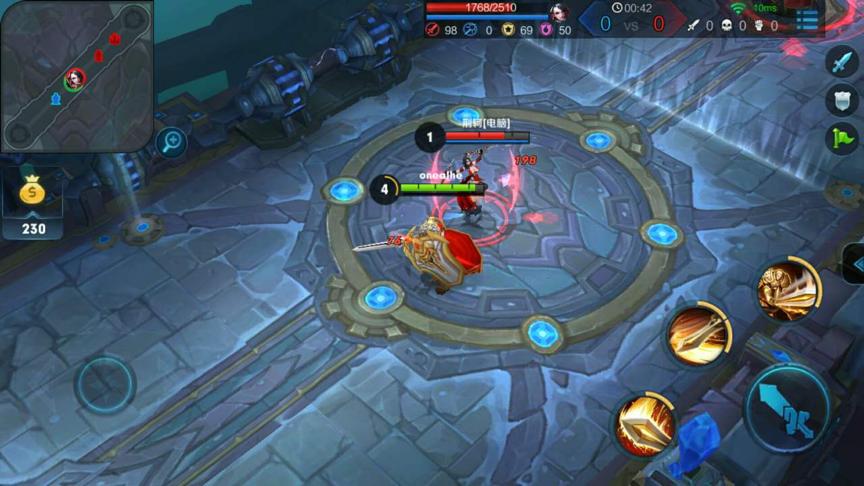Tap the magnifier zoom button beside minimap
The image size is (864, 486).
[x=172, y=141]
